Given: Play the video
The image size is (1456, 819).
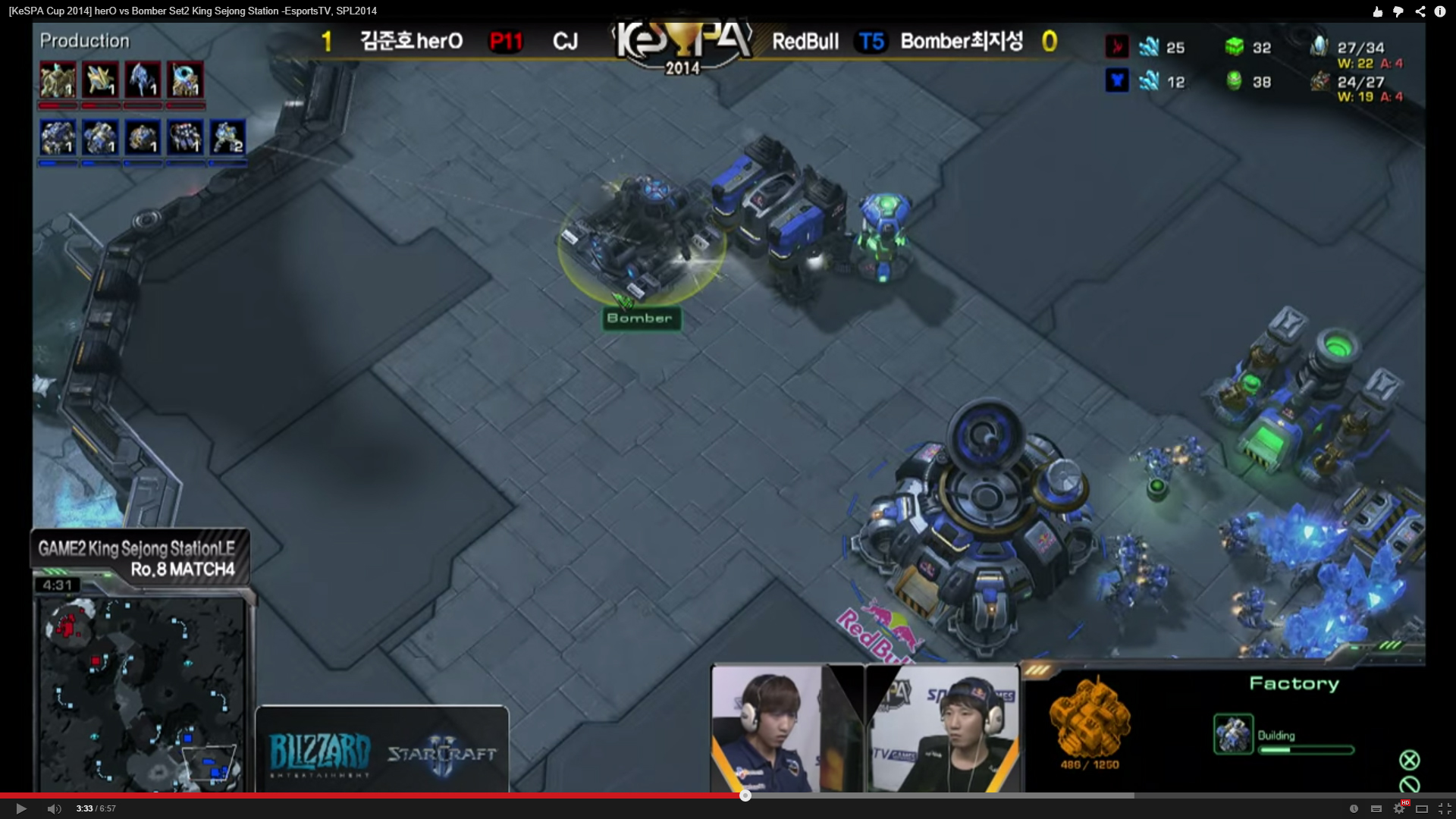Looking at the screenshot, I should pyautogui.click(x=21, y=808).
